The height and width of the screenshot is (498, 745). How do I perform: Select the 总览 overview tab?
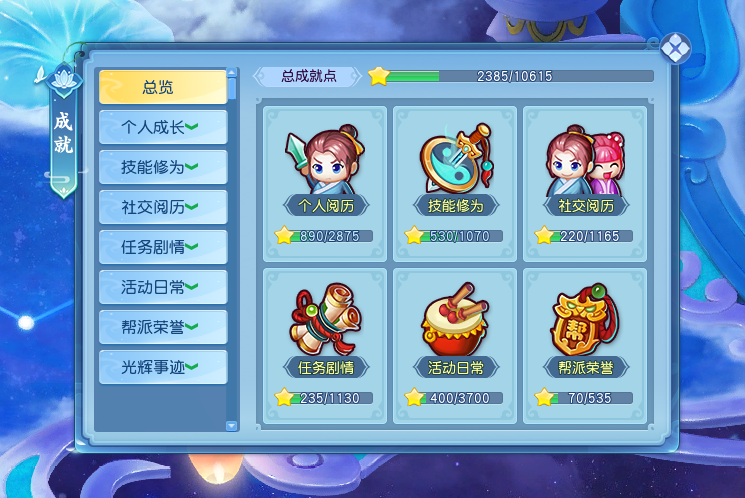[162, 87]
